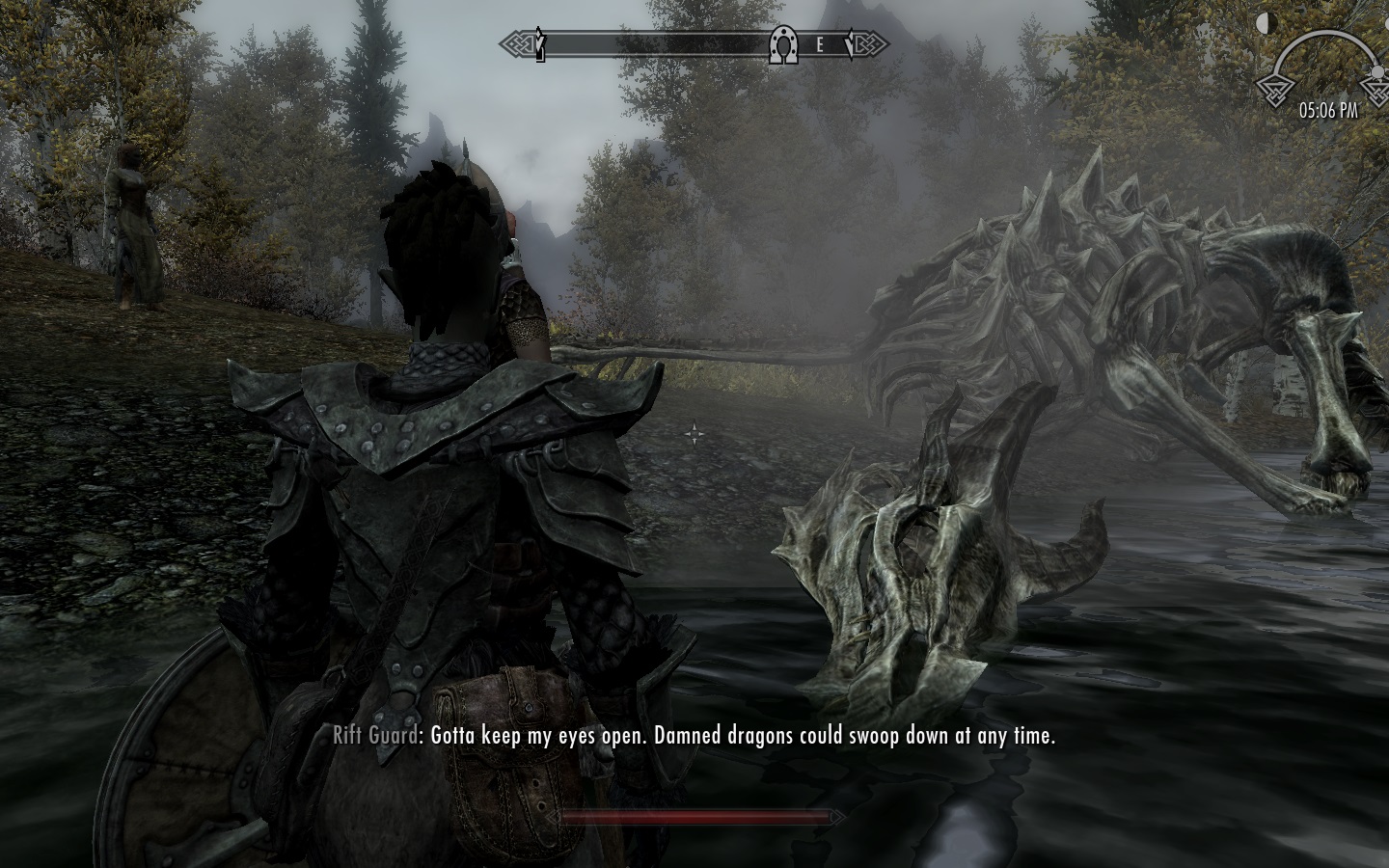The width and height of the screenshot is (1389, 868).
Task: Click the second moon icon at the clock's right
Action: (1387, 24)
